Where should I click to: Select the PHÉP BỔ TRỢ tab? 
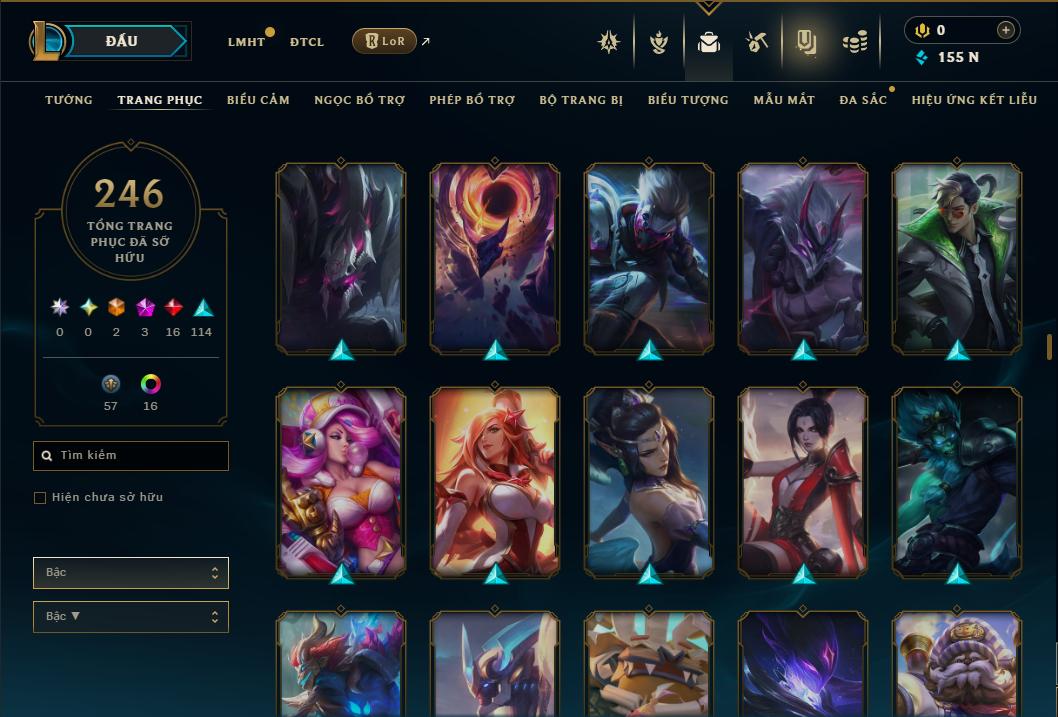click(x=472, y=100)
